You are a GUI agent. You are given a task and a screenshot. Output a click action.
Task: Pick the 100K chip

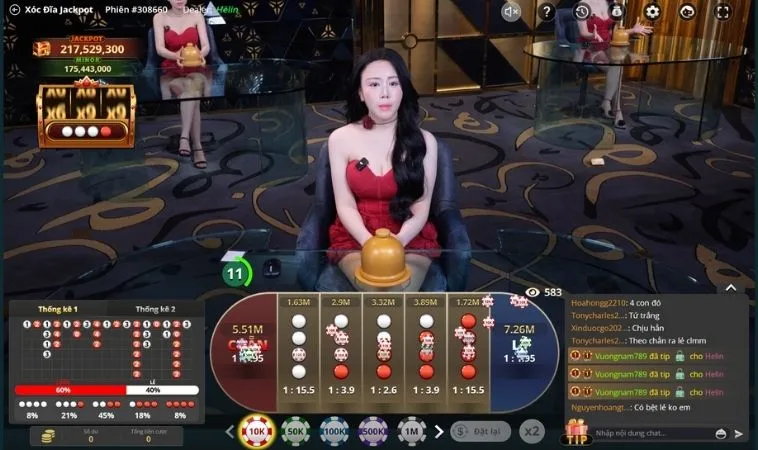(334, 432)
